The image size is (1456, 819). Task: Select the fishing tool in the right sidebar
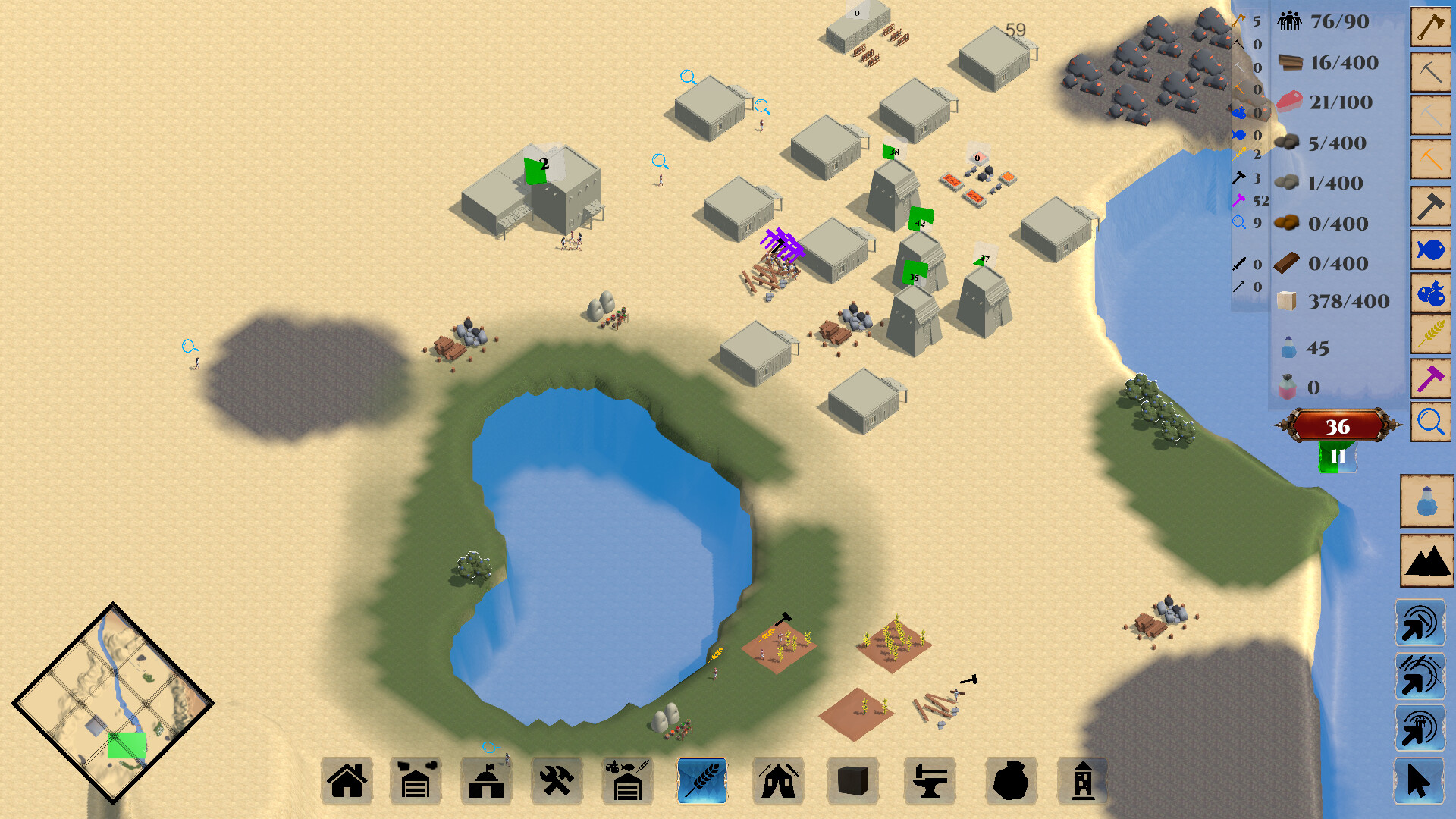coord(1429,248)
